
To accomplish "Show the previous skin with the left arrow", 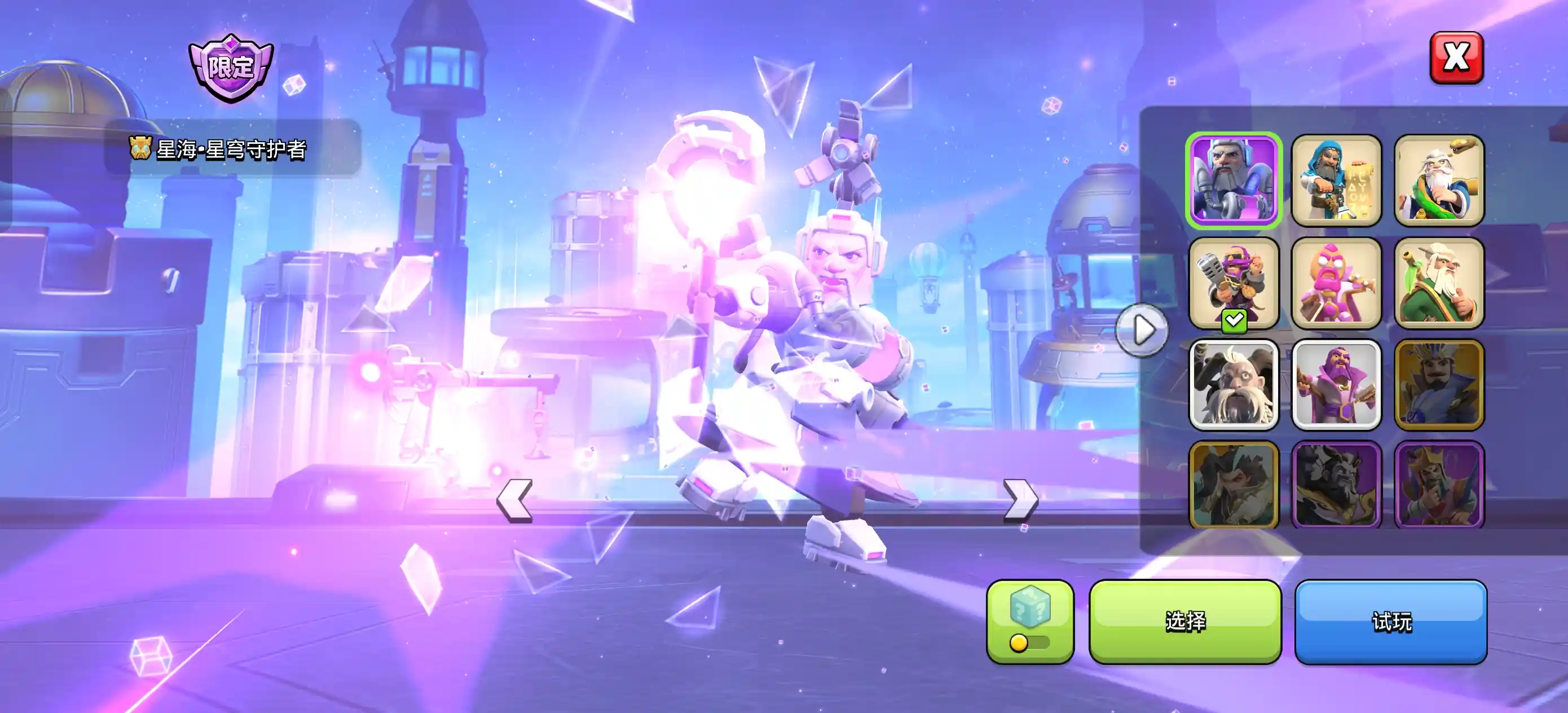I will [515, 500].
